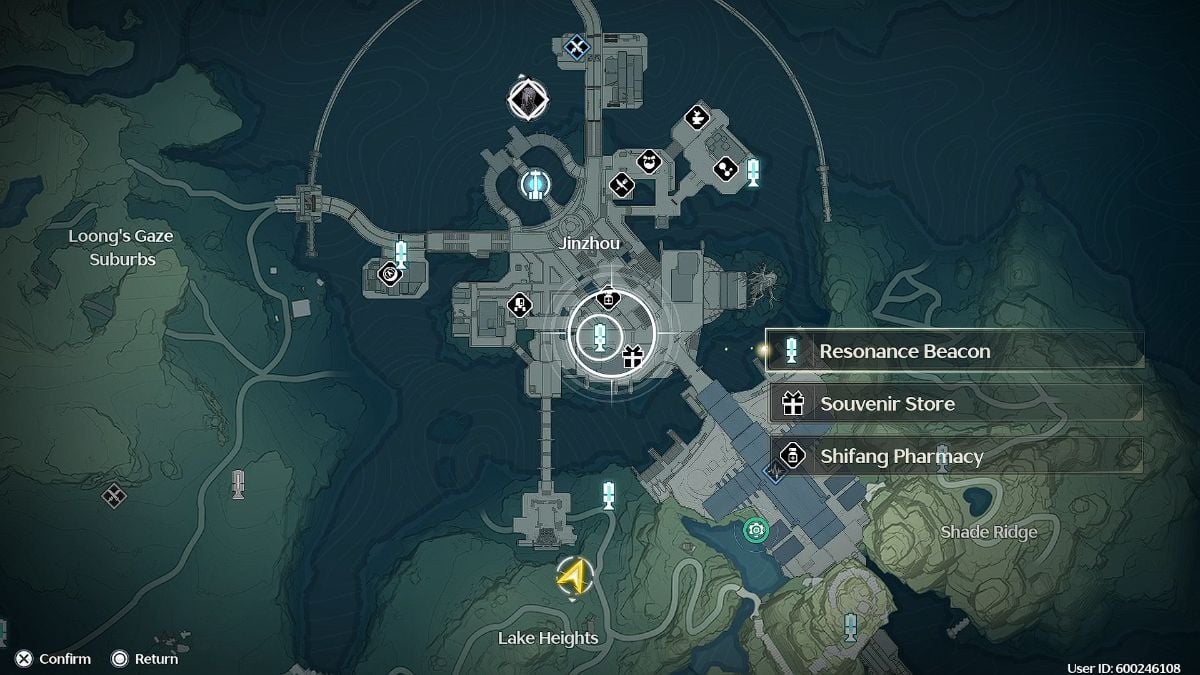Click the yellow player arrow marker
Viewport: 1200px width, 675px height.
(x=573, y=576)
